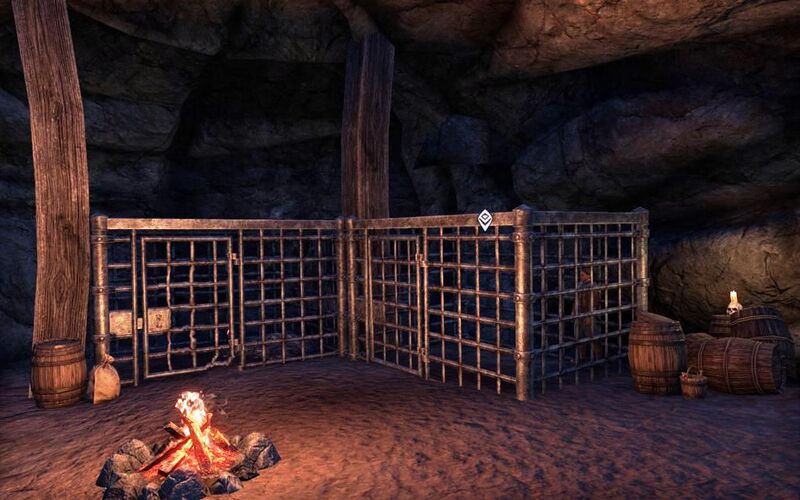Click the white diamond quest marker
This screenshot has width=800, height=500.
point(484,219)
